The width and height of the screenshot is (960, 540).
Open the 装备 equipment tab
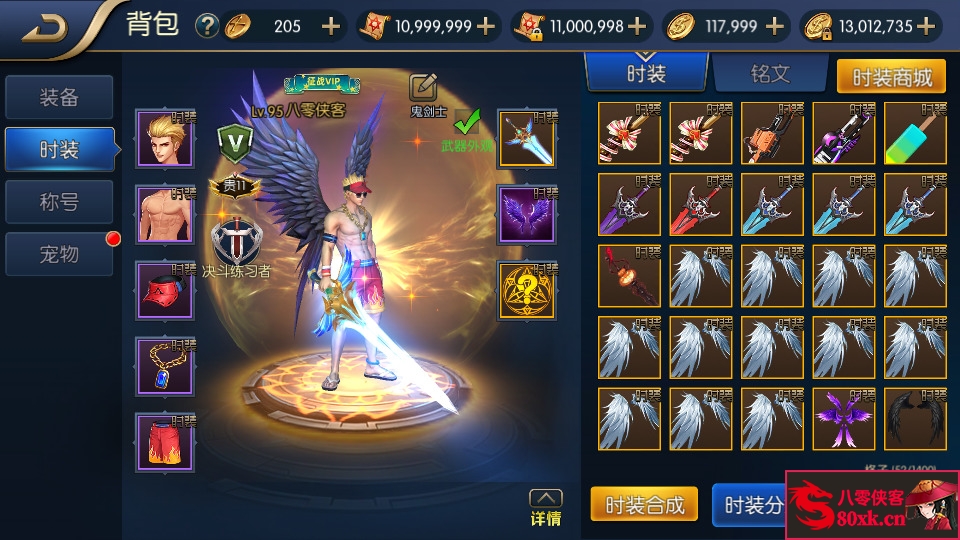59,98
